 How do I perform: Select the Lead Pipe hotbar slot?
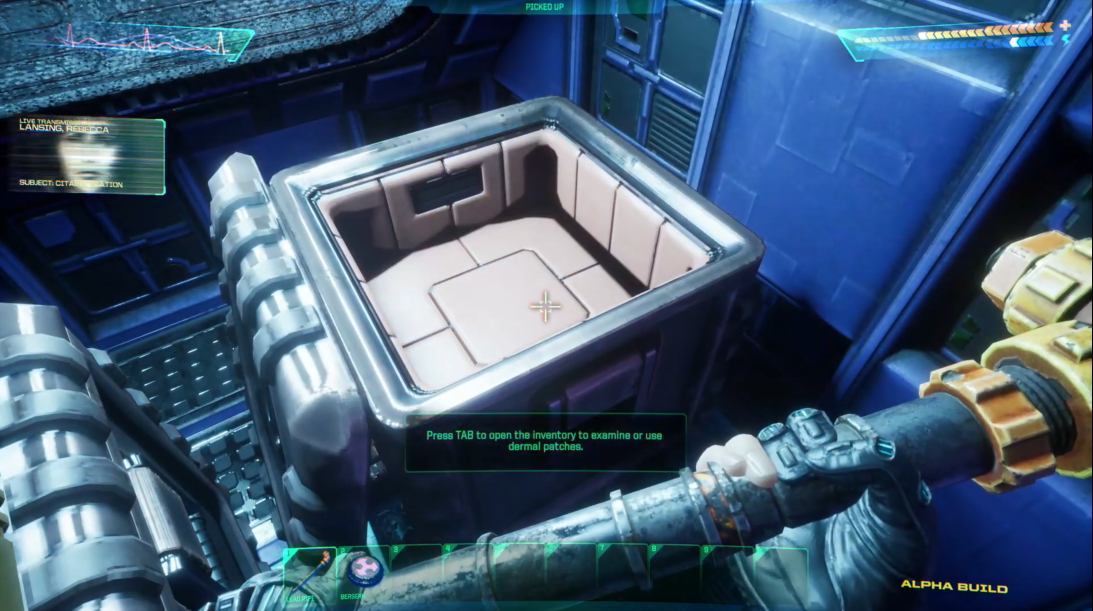(x=309, y=574)
